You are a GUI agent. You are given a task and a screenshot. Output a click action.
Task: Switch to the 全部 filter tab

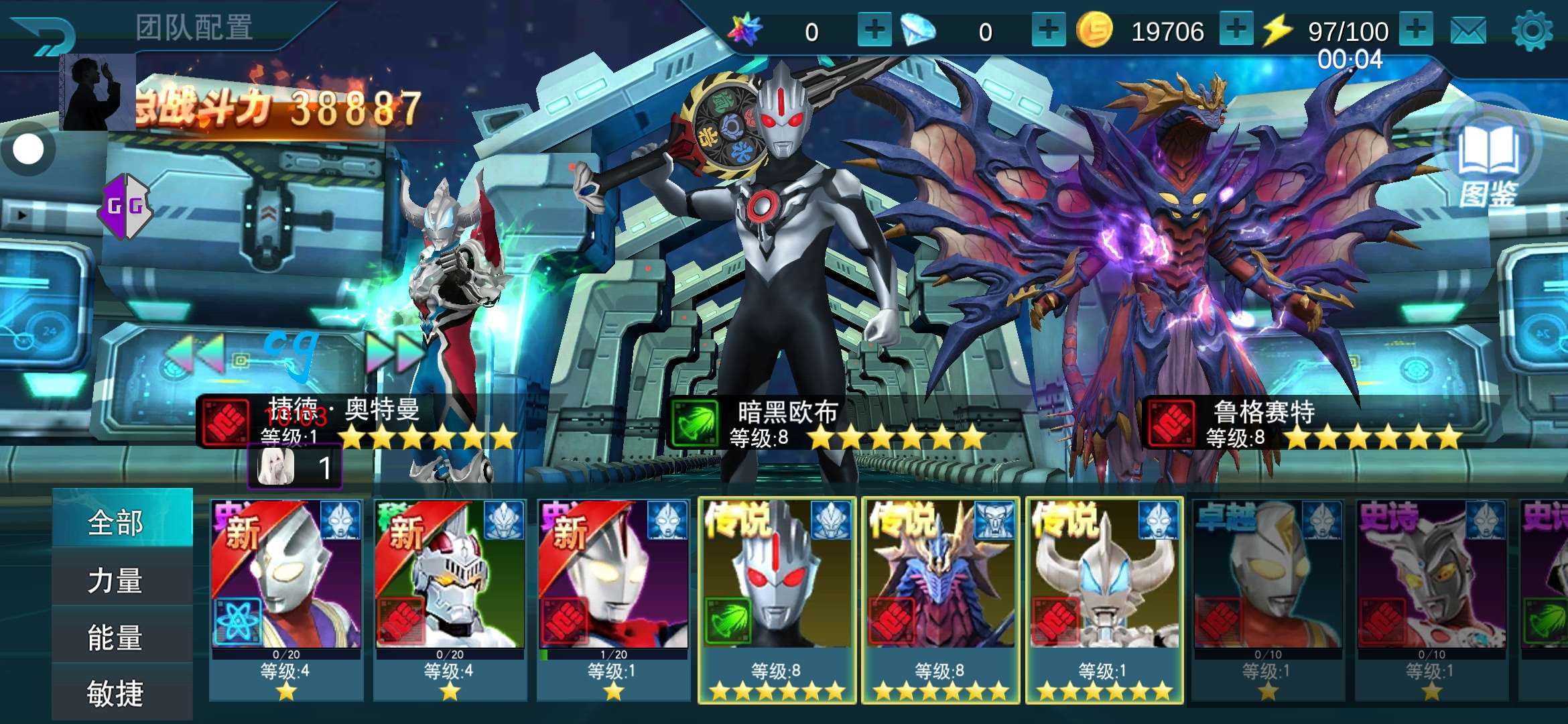(115, 522)
